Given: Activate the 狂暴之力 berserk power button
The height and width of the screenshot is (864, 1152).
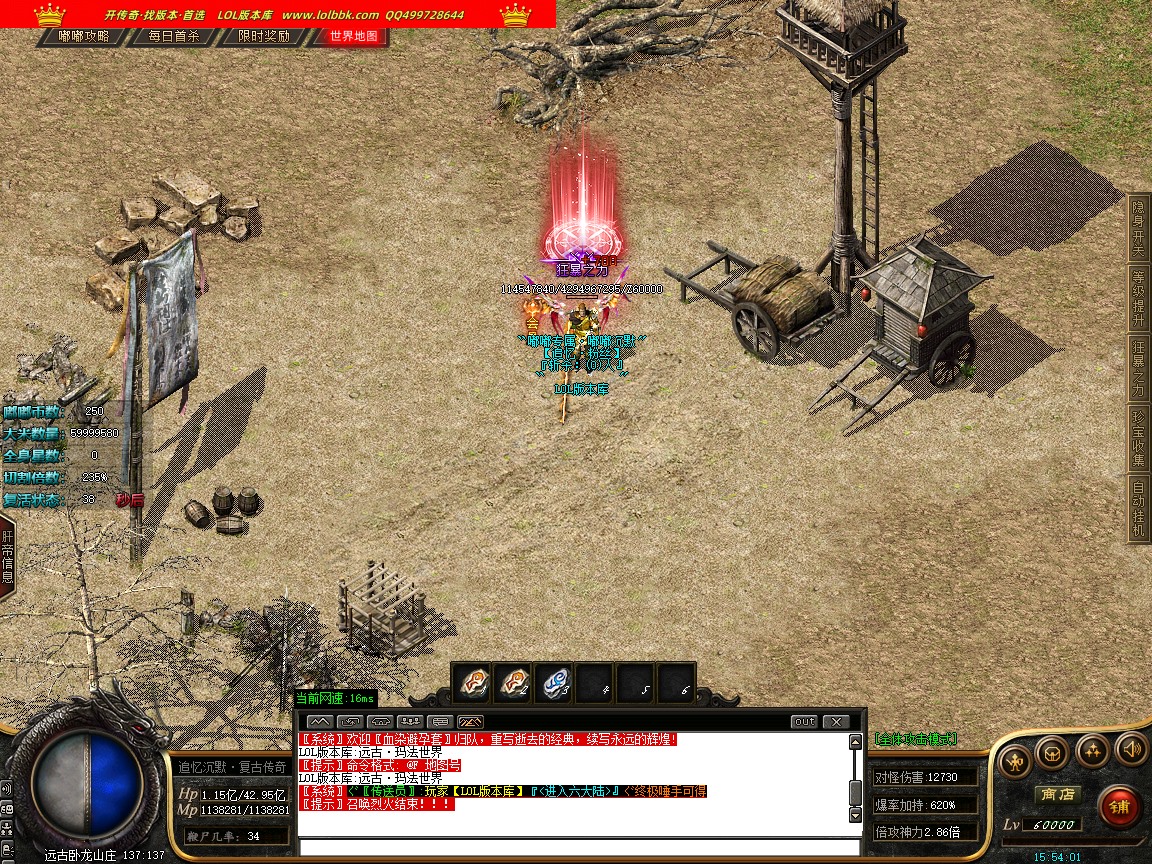Looking at the screenshot, I should coord(1138,368).
